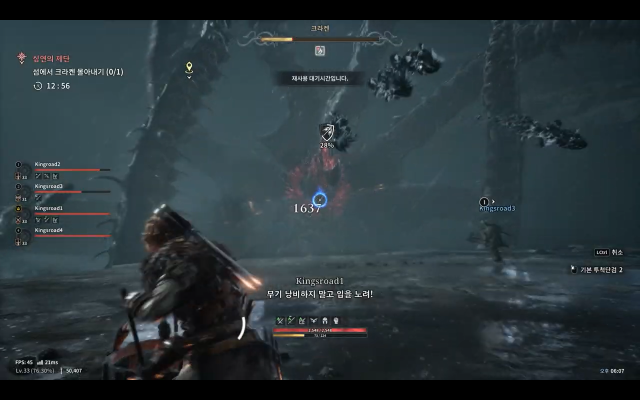
Task: Click the quest emblem beside 심연의 제단
Action: [21, 59]
